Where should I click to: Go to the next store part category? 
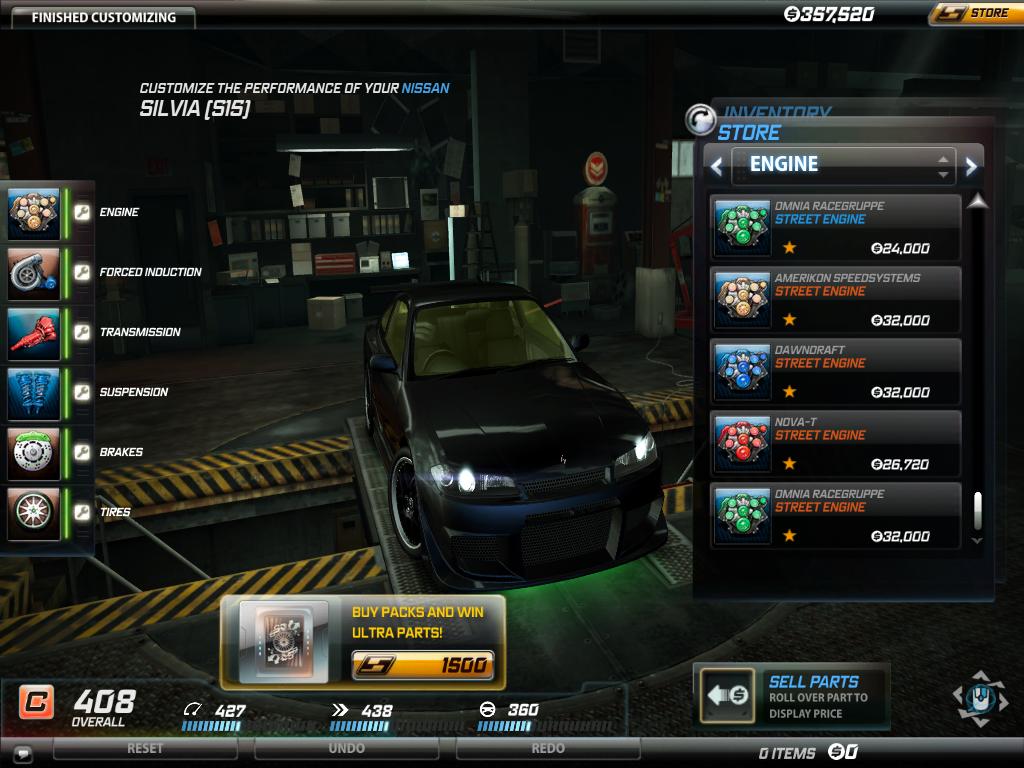[971, 166]
